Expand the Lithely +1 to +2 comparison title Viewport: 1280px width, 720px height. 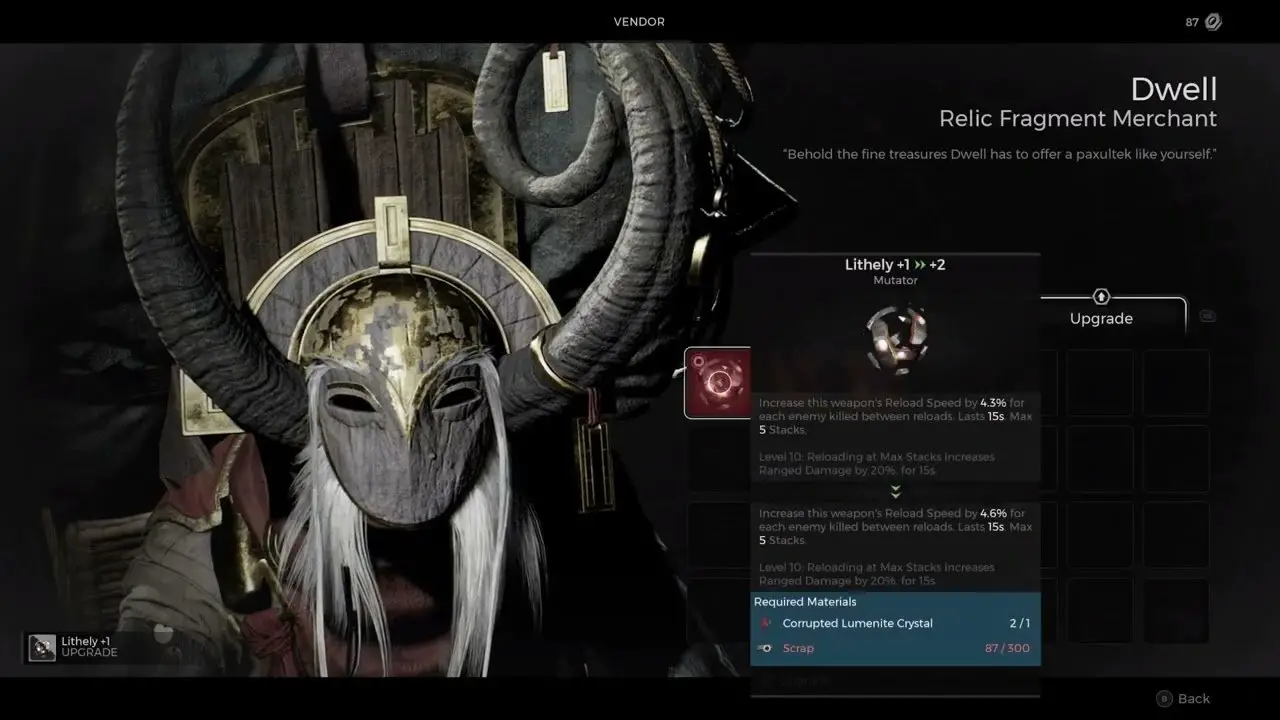click(895, 264)
